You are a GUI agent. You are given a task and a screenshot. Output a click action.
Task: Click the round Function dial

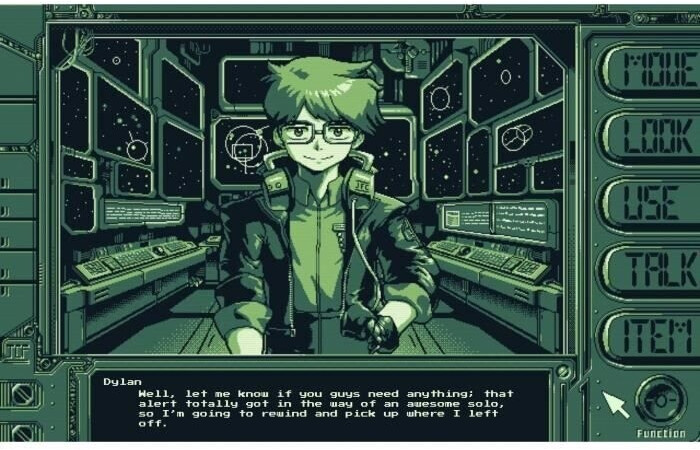click(x=660, y=400)
